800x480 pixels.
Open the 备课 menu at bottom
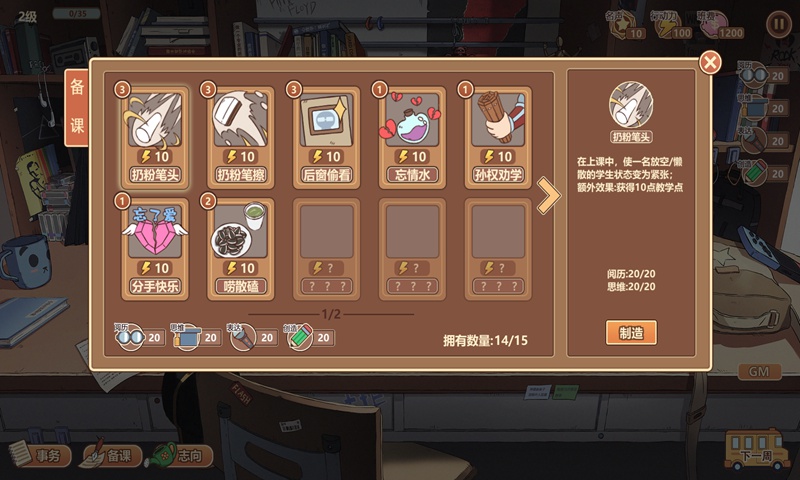pyautogui.click(x=112, y=456)
